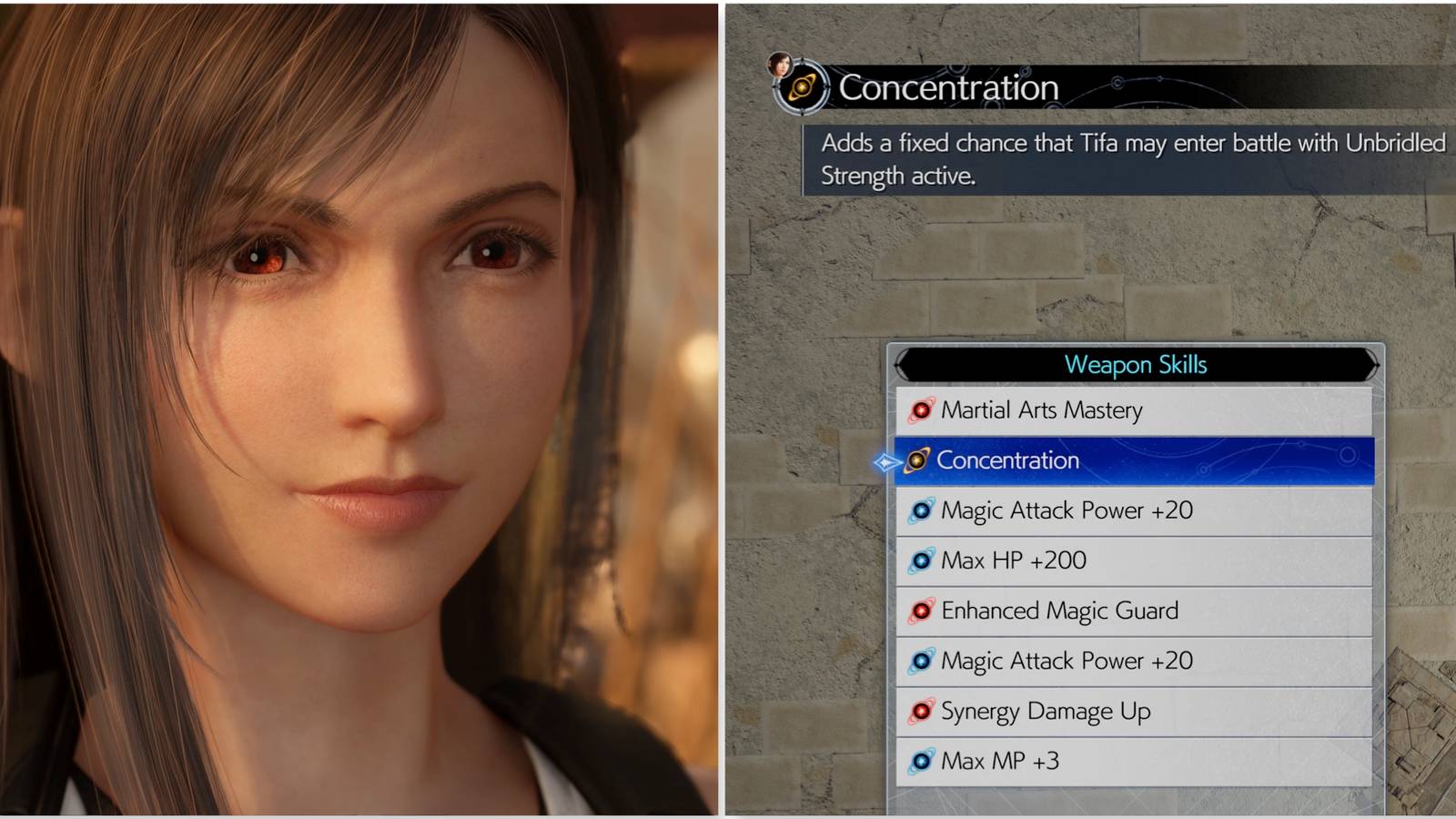Click the Unbridled Strength description box
1456x819 pixels.
[x=1128, y=159]
